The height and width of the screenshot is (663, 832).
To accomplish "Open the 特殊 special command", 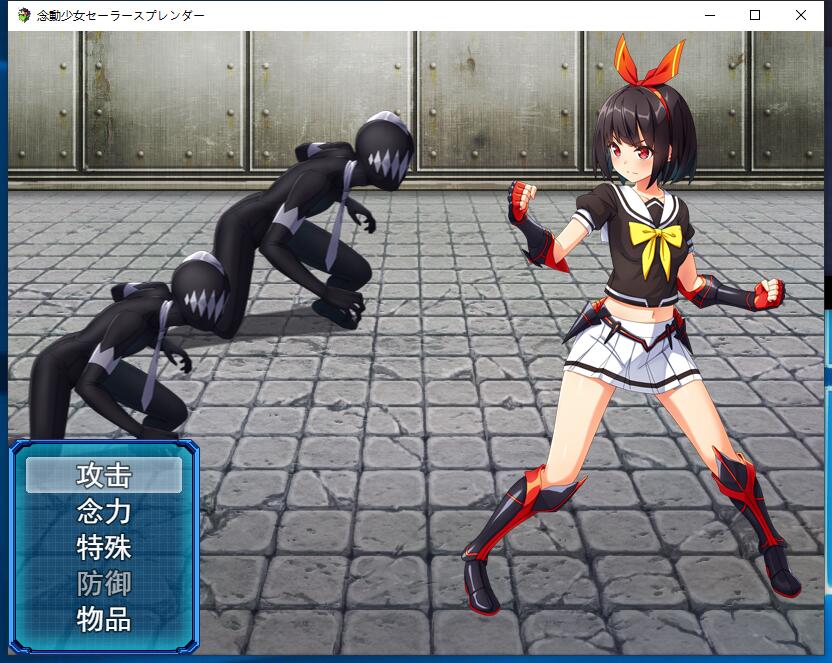I will [x=104, y=547].
